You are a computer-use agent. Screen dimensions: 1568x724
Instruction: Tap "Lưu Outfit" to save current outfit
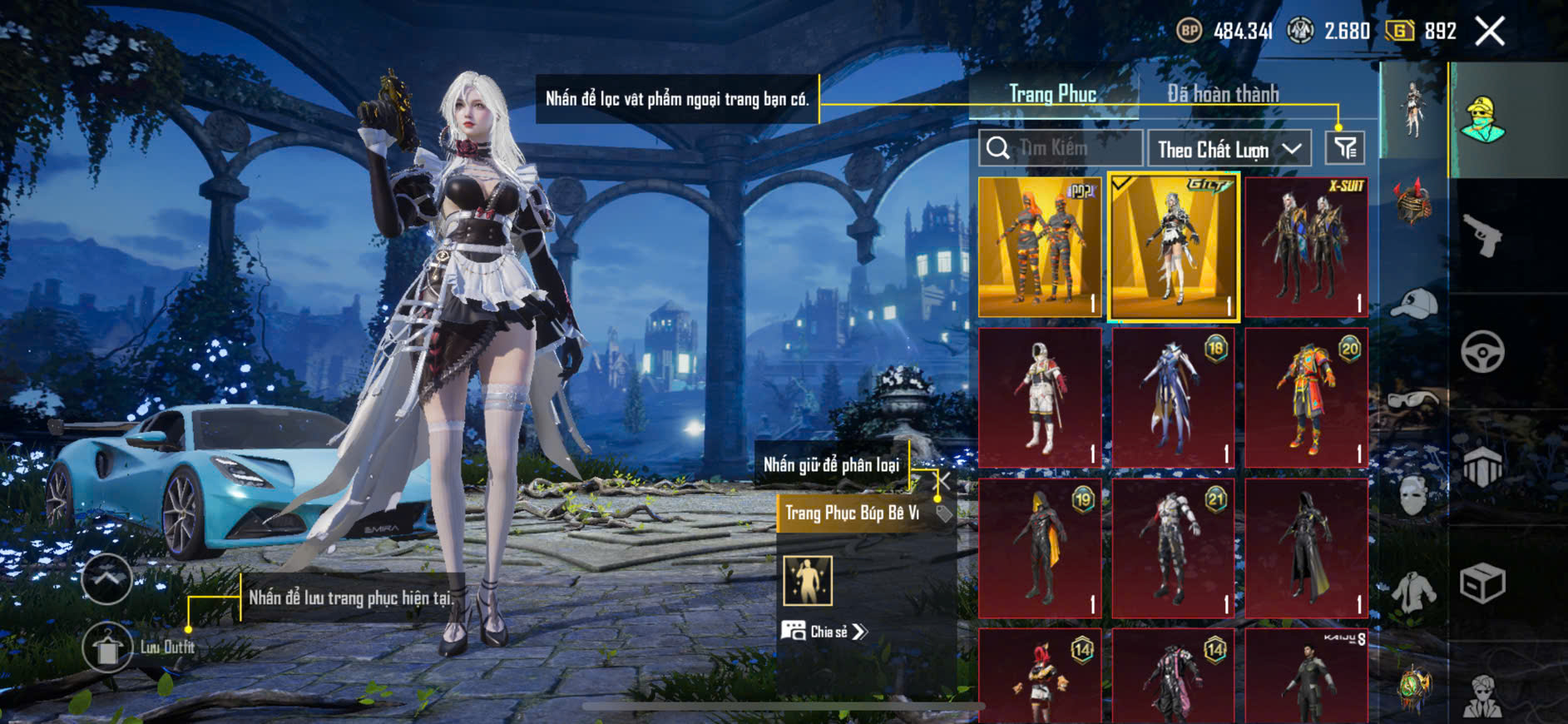(108, 647)
